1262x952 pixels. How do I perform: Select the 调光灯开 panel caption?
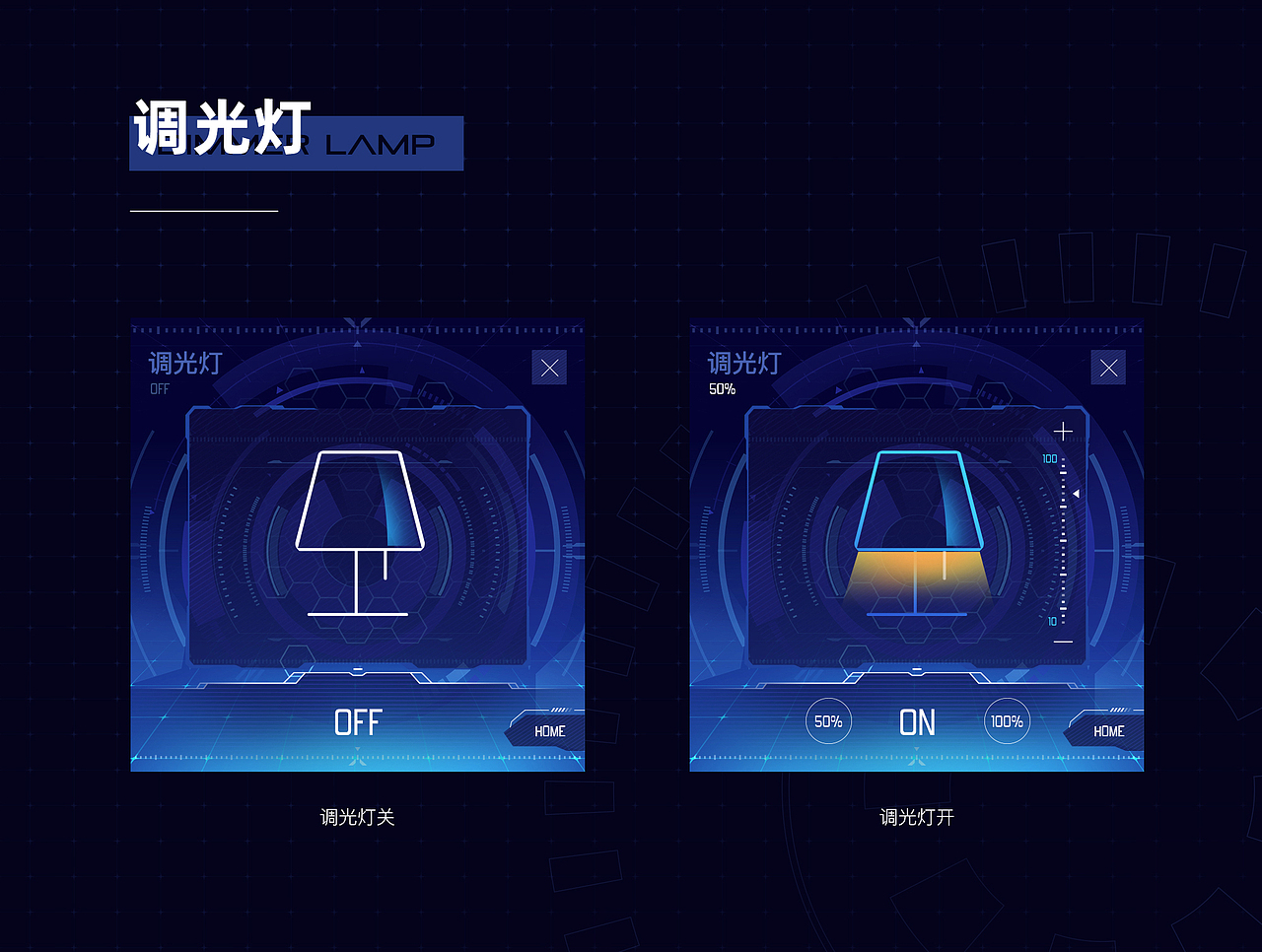coord(915,817)
